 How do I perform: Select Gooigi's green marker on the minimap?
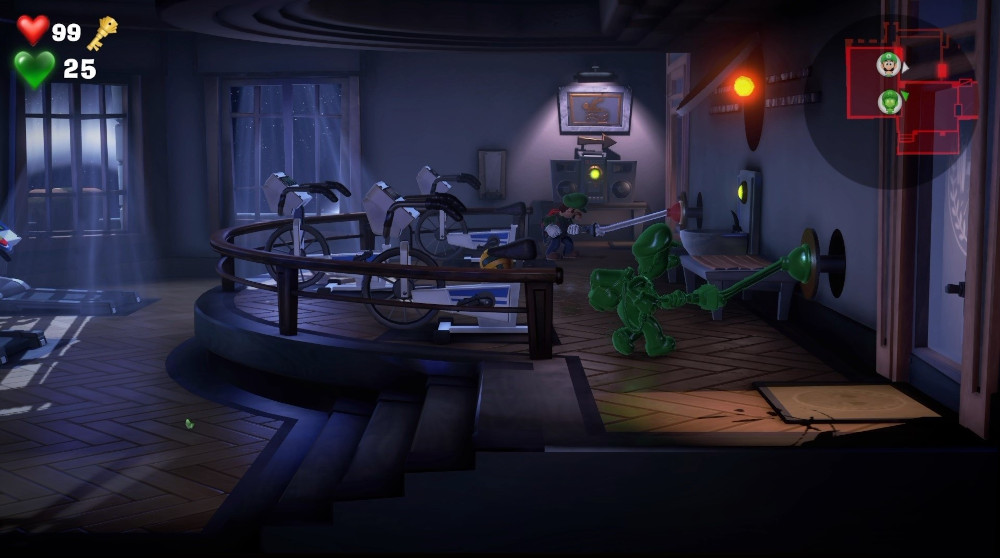click(x=889, y=101)
